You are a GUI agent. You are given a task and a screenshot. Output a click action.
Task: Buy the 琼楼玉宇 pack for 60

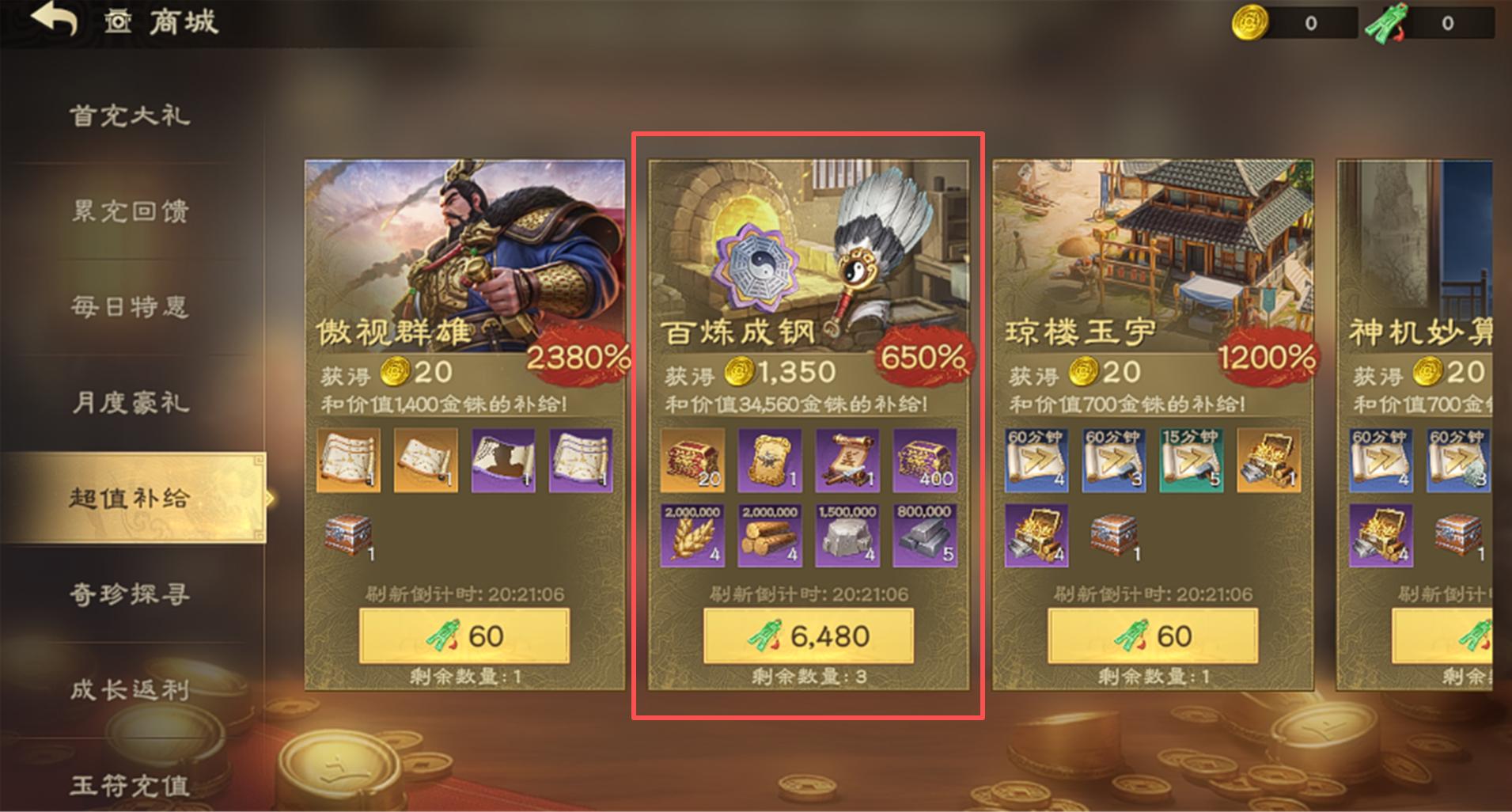click(1153, 636)
